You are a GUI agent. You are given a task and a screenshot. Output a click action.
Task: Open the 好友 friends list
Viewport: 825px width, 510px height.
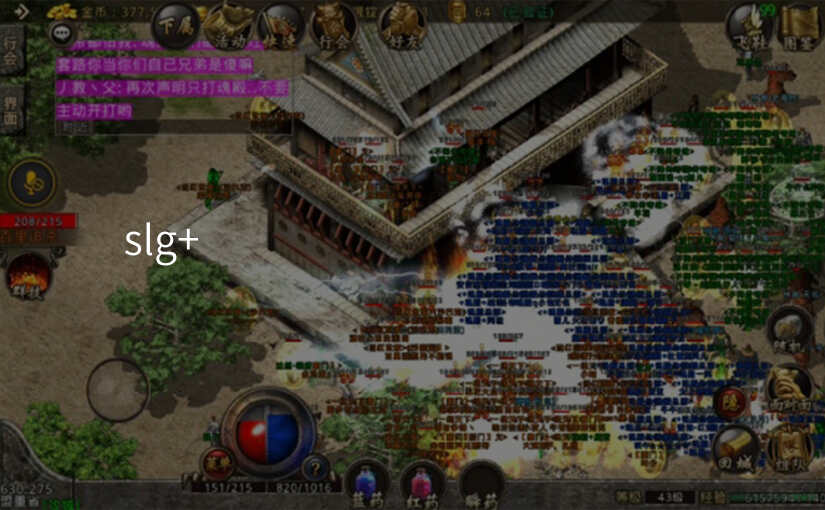(x=403, y=24)
